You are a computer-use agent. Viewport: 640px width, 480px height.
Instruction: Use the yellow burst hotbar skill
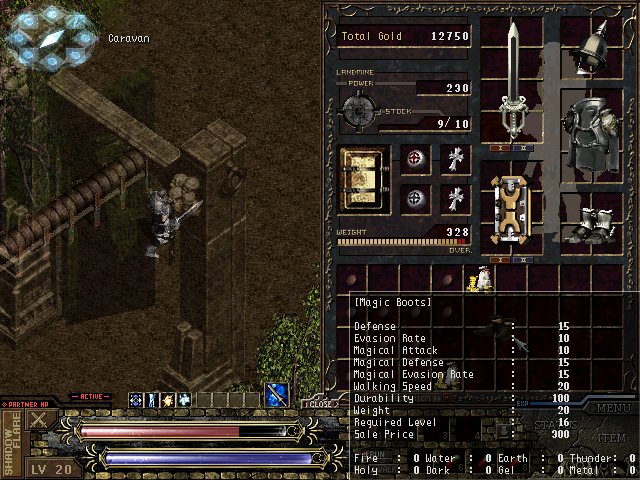pos(167,400)
